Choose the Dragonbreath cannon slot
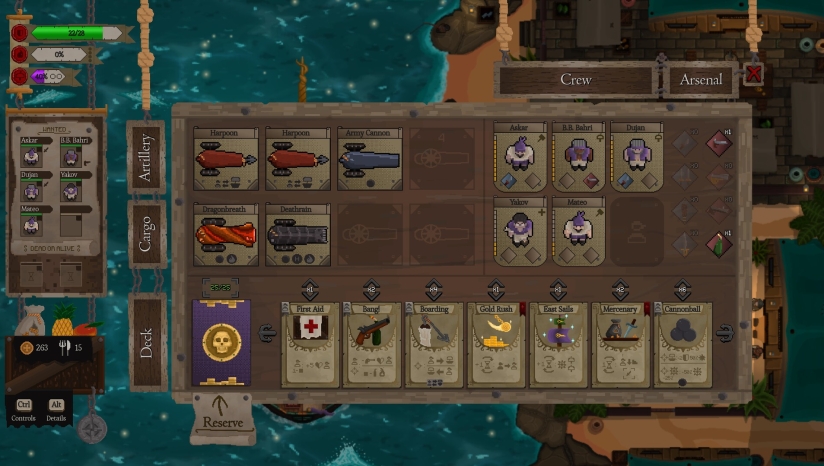 coord(225,235)
